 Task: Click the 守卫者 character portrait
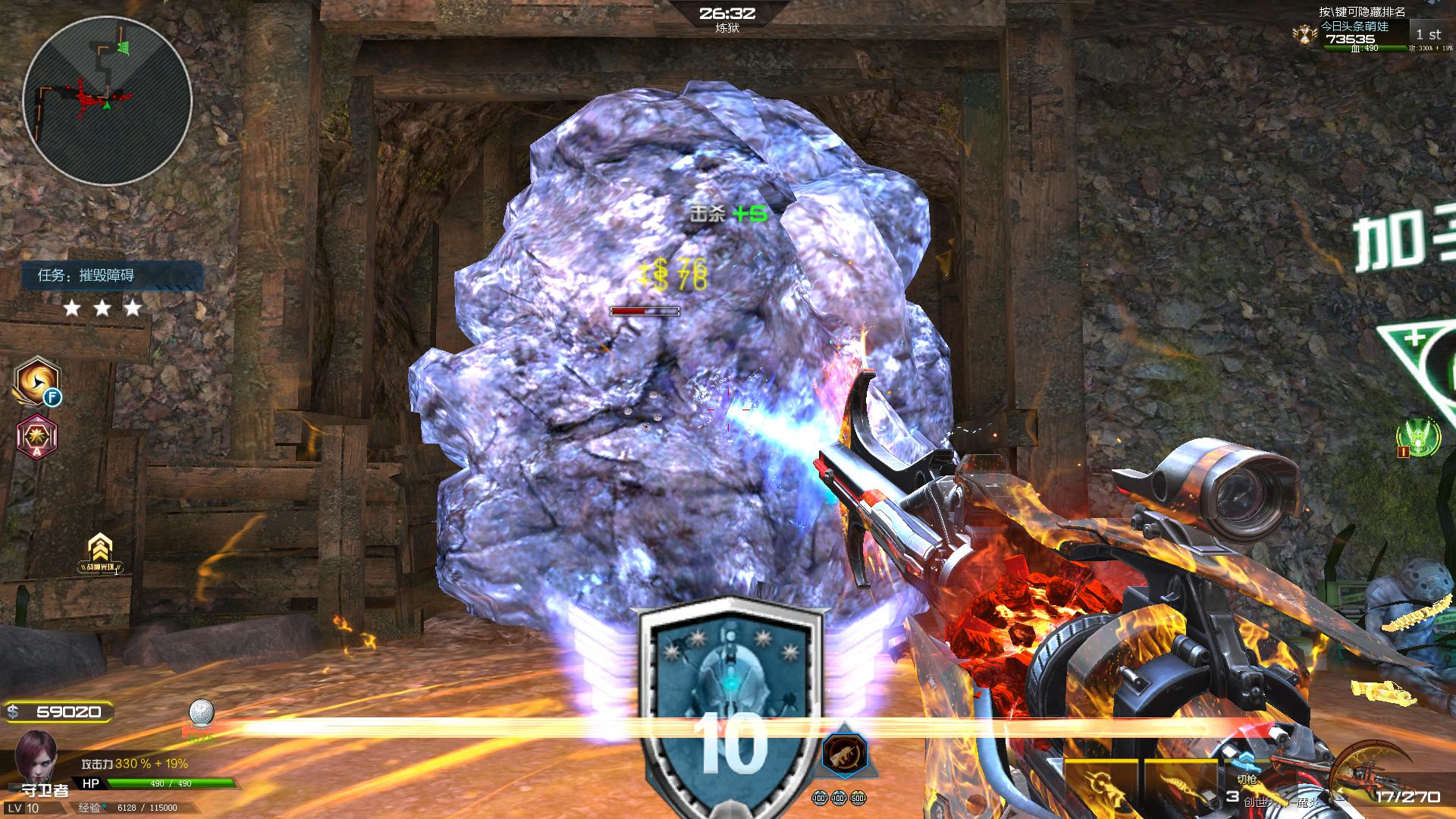pyautogui.click(x=36, y=755)
